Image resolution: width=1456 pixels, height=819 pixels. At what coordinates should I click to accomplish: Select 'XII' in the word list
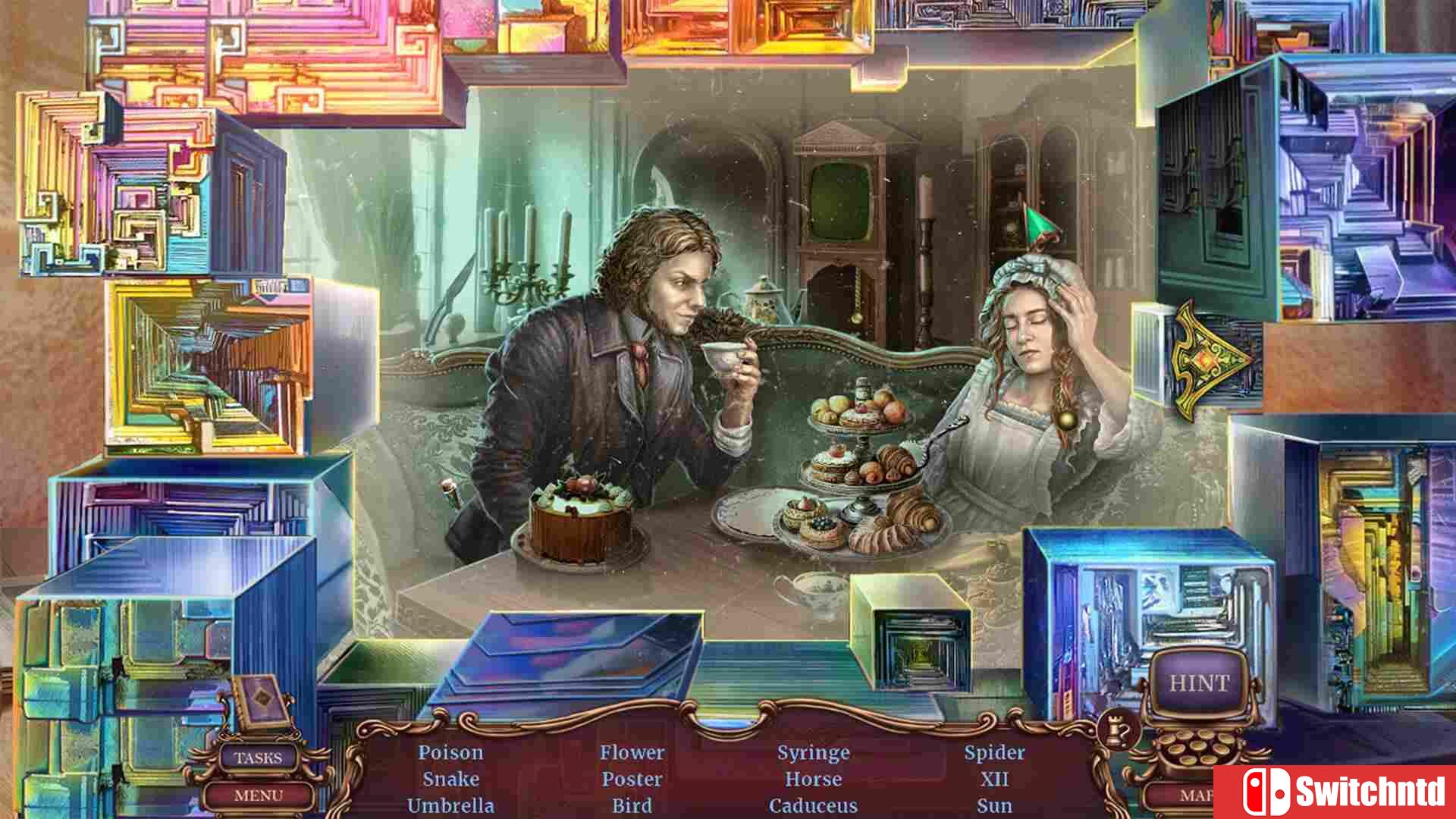coord(995,780)
